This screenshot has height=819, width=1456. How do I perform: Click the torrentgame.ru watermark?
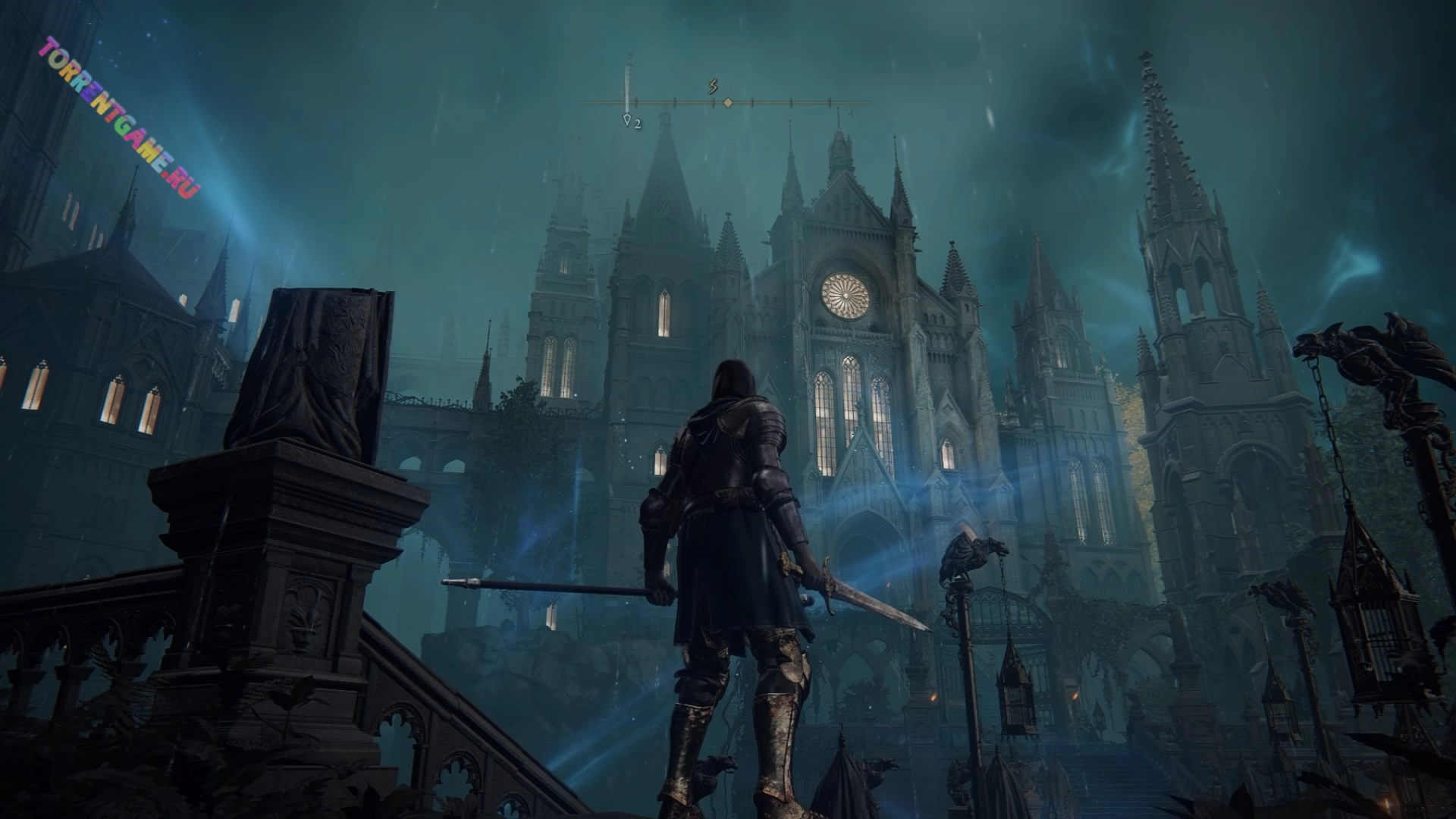118,117
